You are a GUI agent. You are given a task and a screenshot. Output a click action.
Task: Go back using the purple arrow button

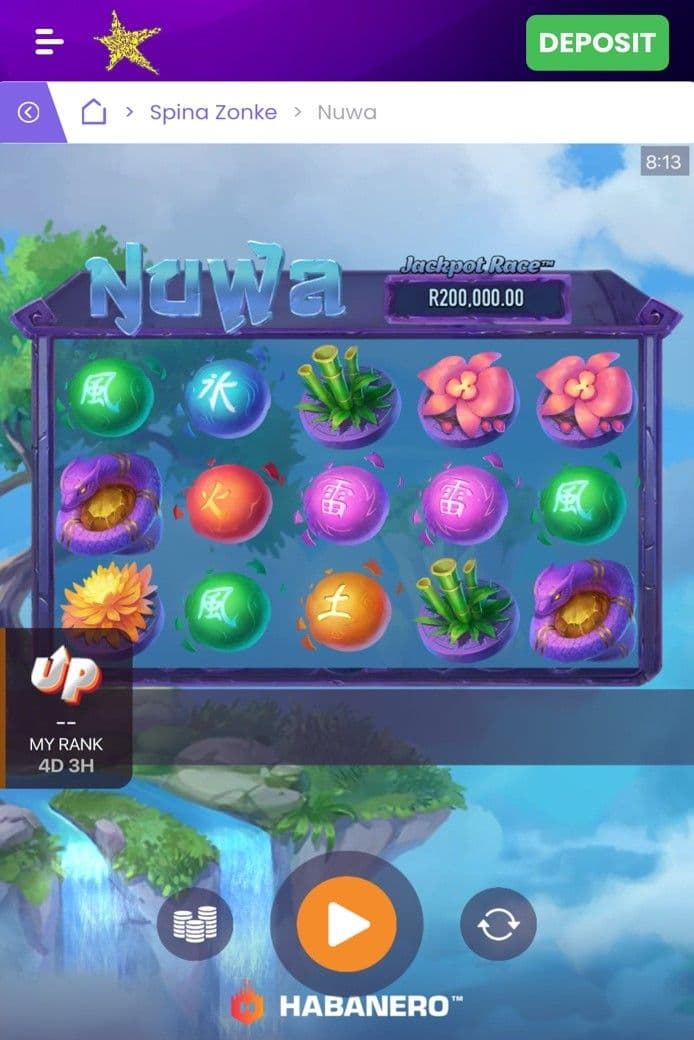28,112
